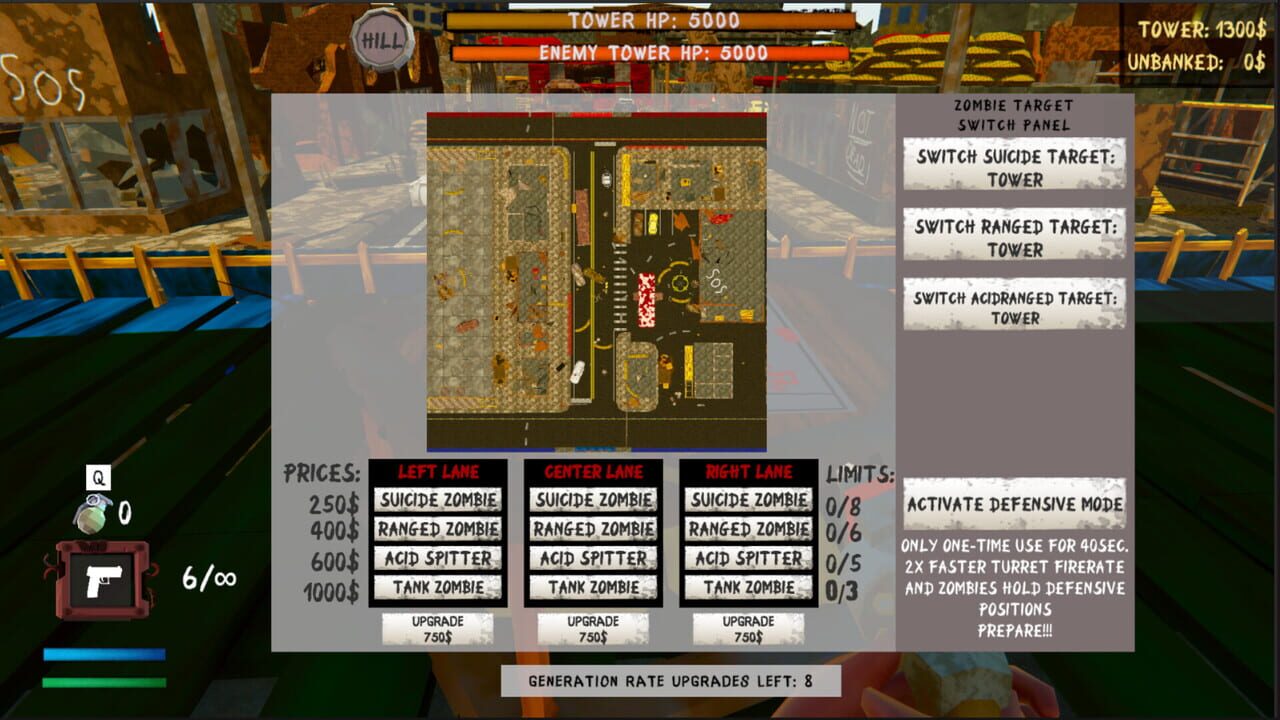Click the Generation Rate Upgrades counter
1280x720 pixels.
pos(668,678)
